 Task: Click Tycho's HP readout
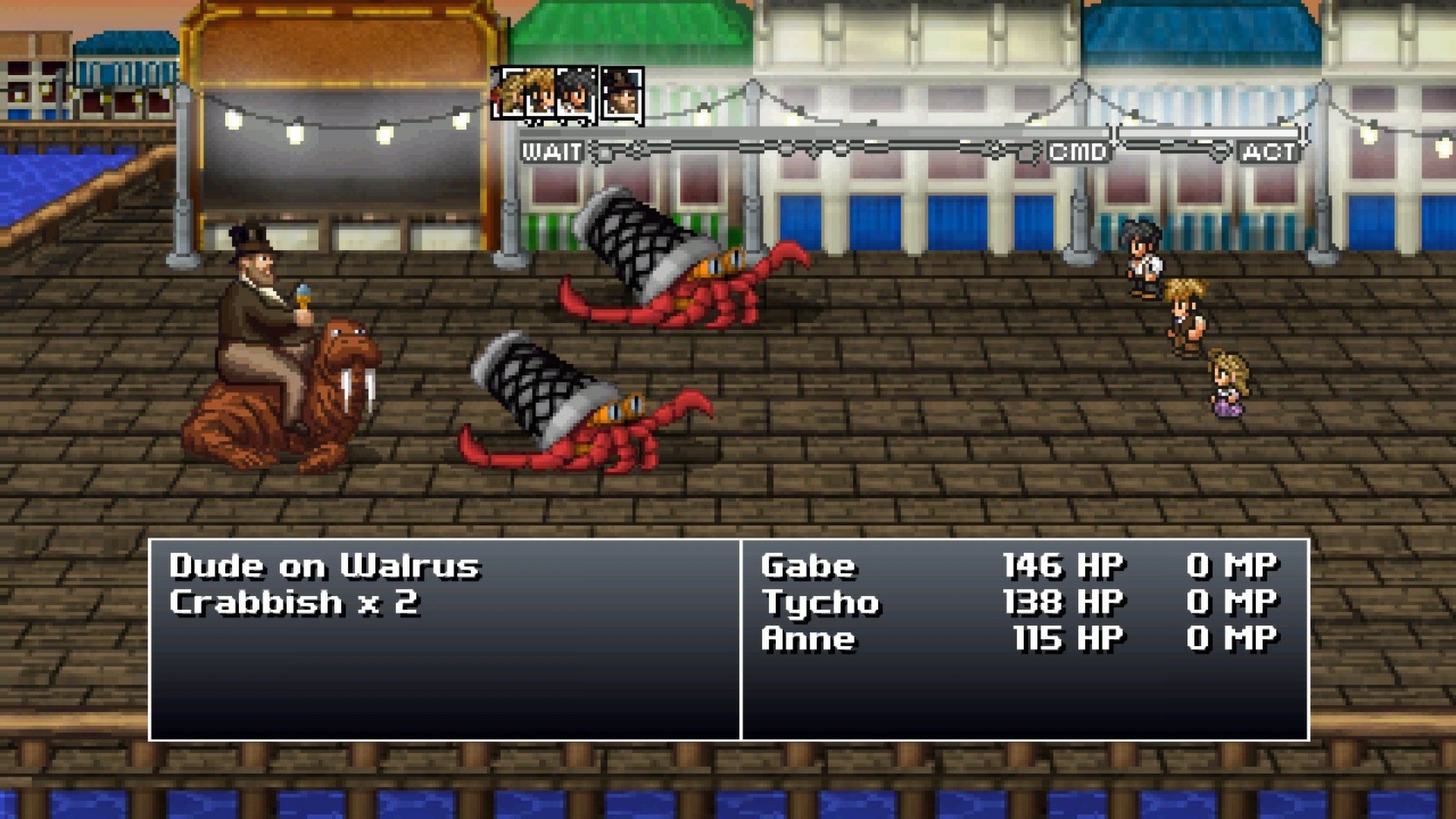(1062, 604)
